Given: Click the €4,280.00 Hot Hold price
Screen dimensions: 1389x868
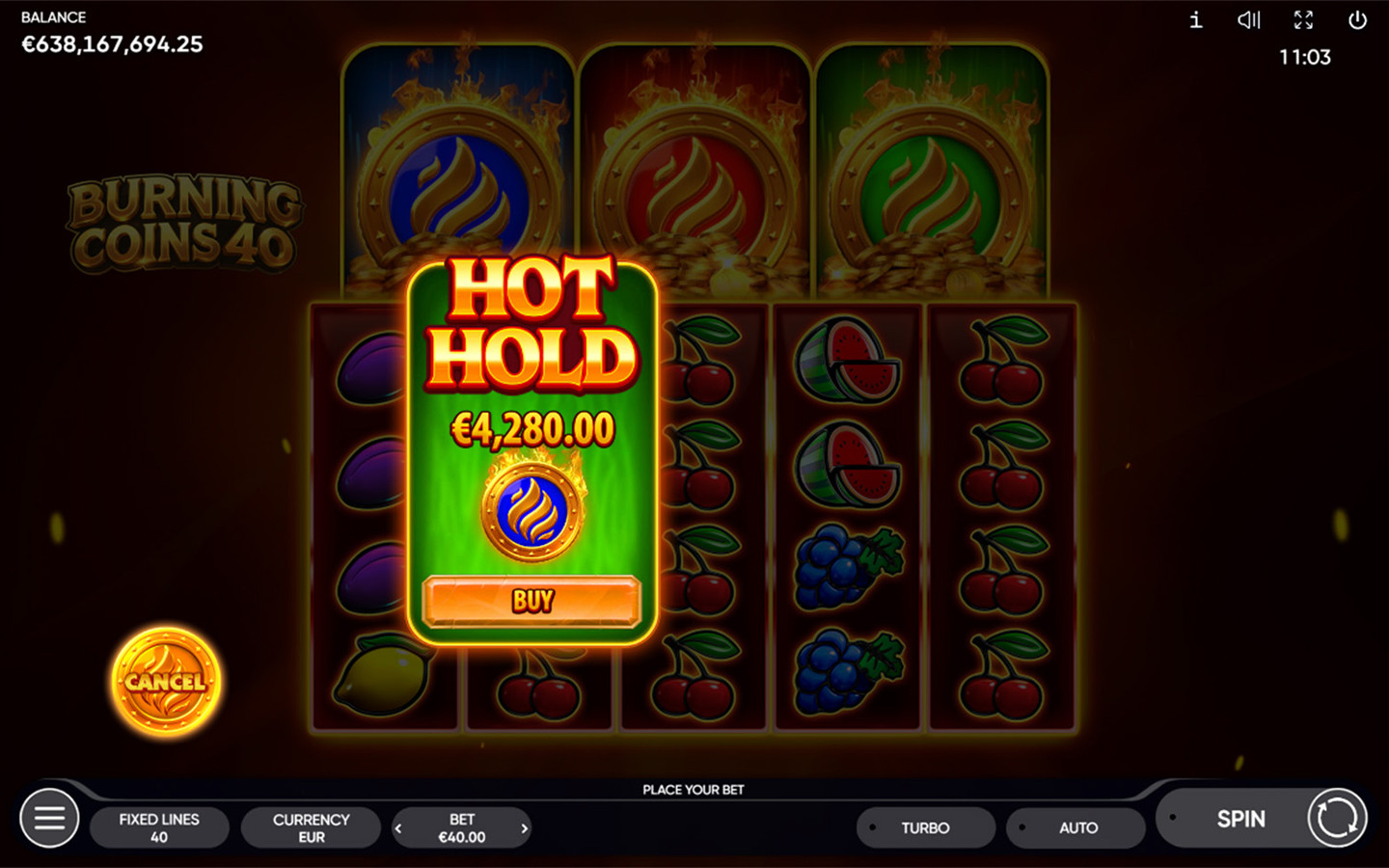Looking at the screenshot, I should click(x=533, y=427).
